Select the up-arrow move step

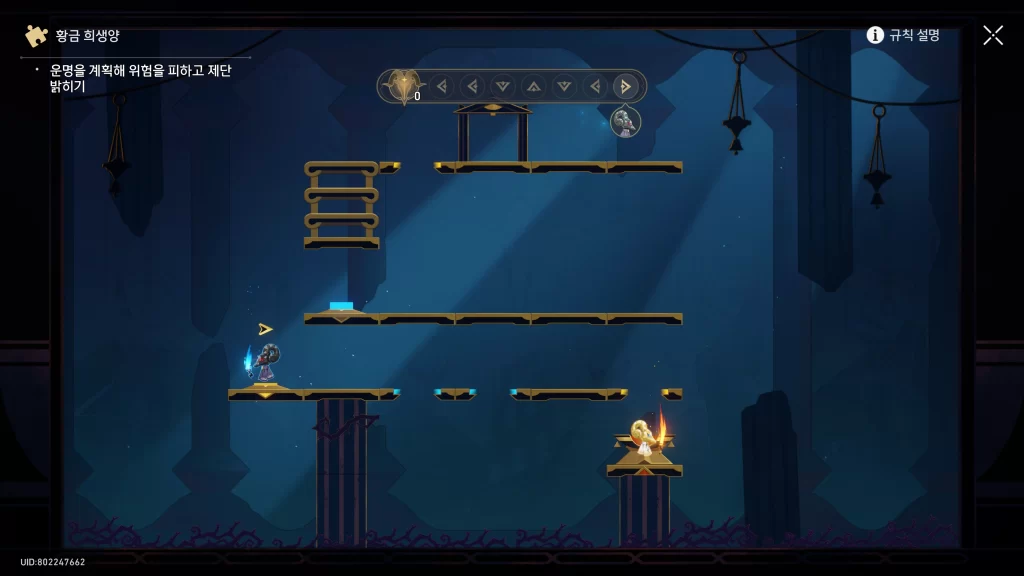(x=534, y=86)
